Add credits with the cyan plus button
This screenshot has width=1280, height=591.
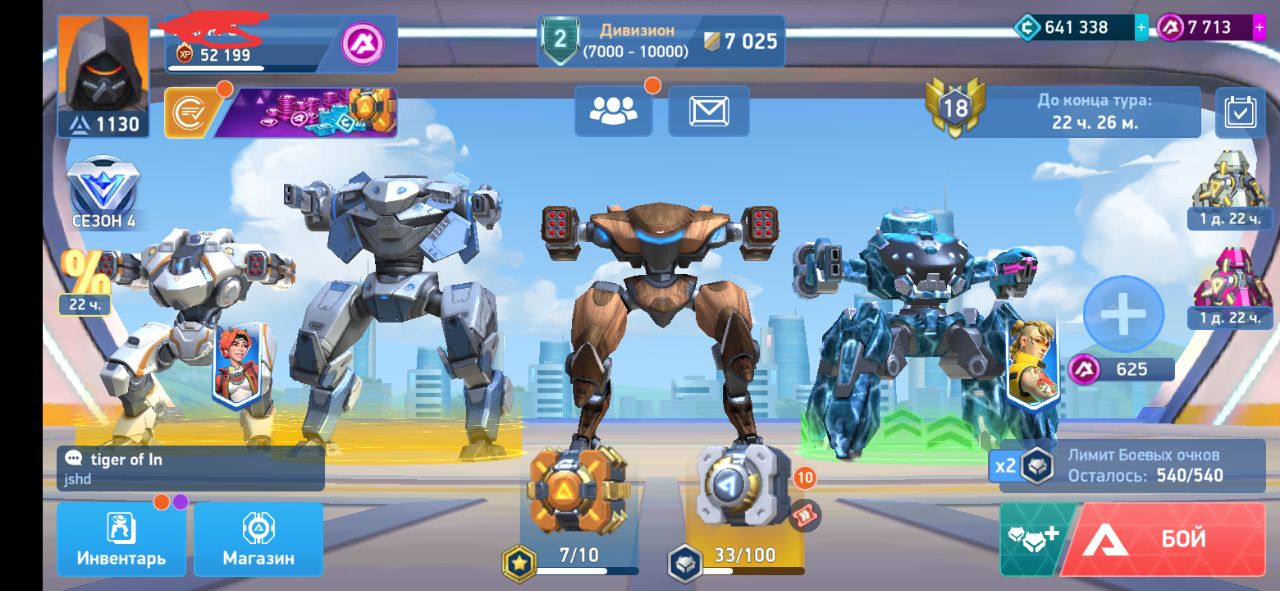coord(1142,28)
